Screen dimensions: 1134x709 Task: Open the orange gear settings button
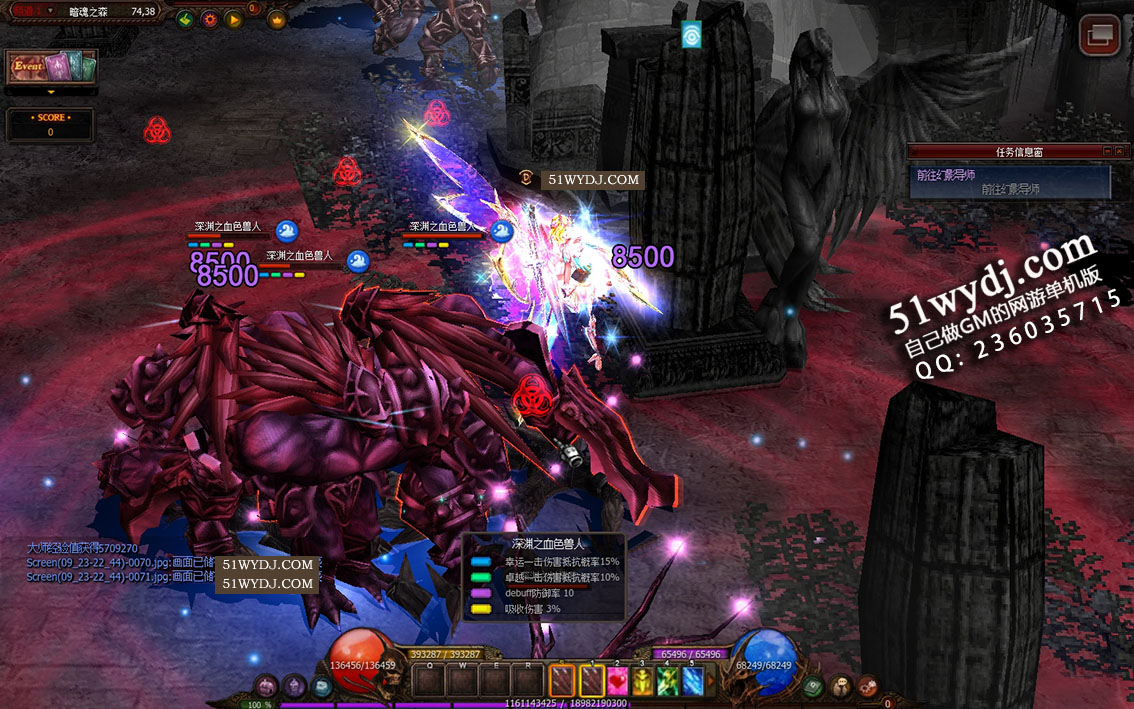[209, 18]
